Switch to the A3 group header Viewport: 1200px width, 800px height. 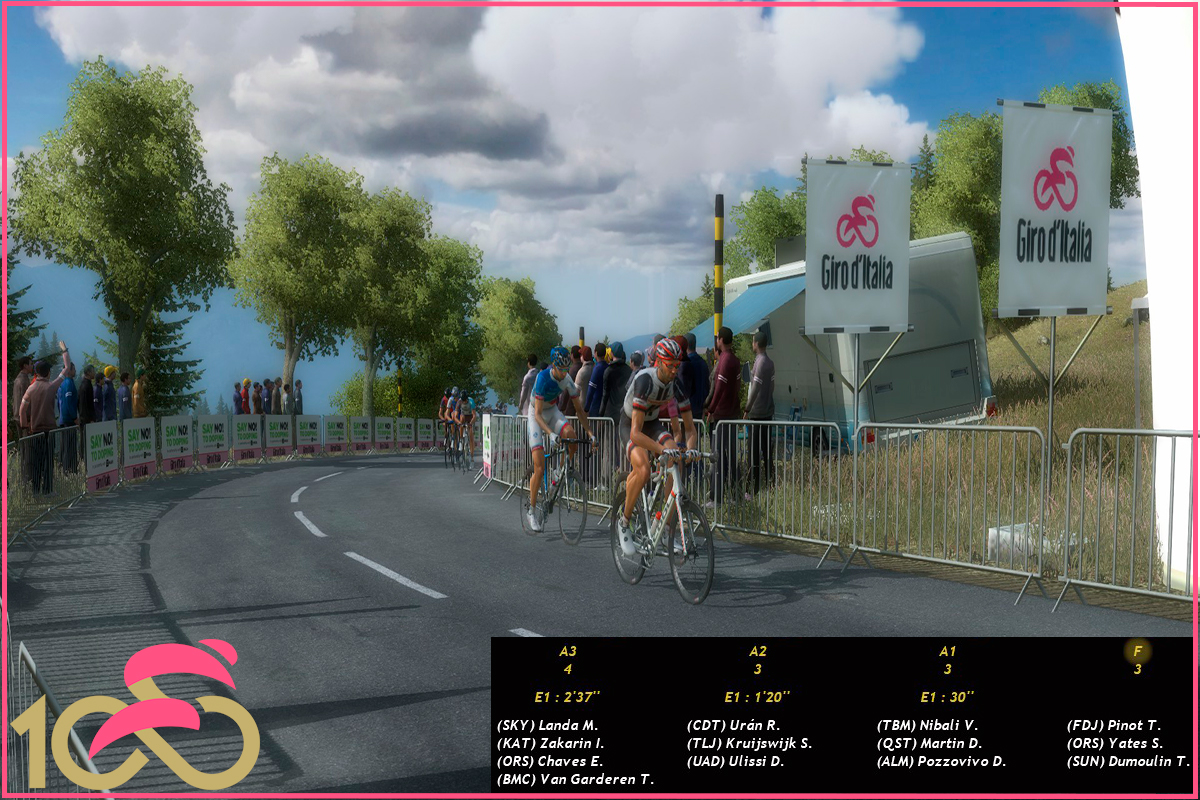pos(568,652)
